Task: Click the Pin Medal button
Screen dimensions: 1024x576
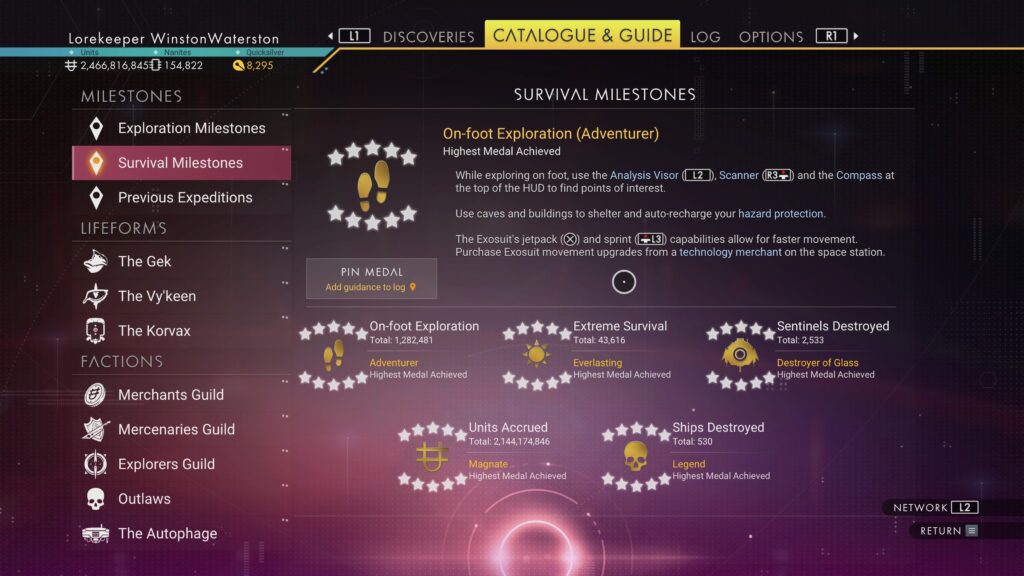Action: tap(371, 279)
